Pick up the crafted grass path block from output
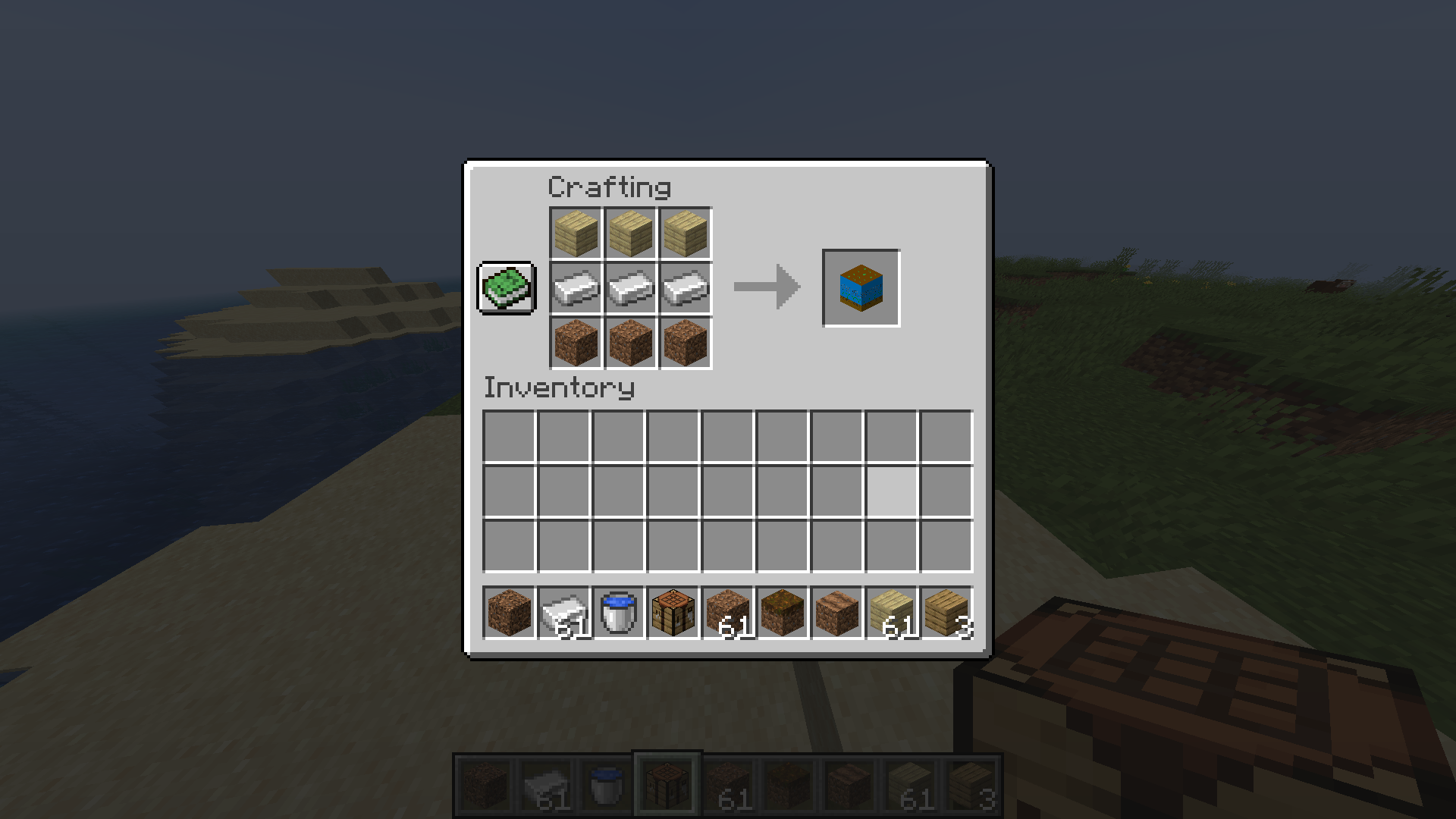 (x=861, y=287)
